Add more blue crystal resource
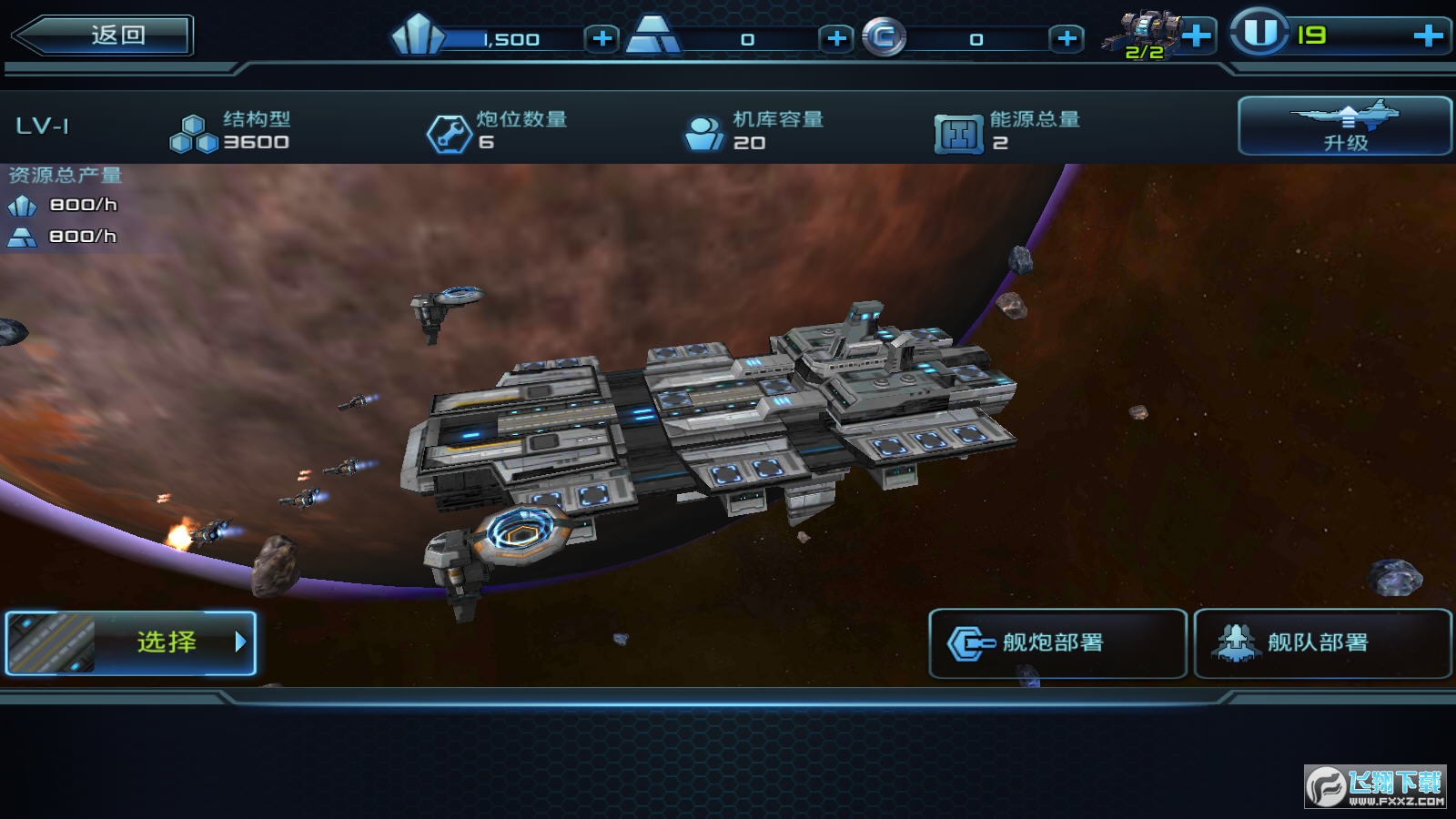The image size is (1456, 819). click(x=601, y=38)
